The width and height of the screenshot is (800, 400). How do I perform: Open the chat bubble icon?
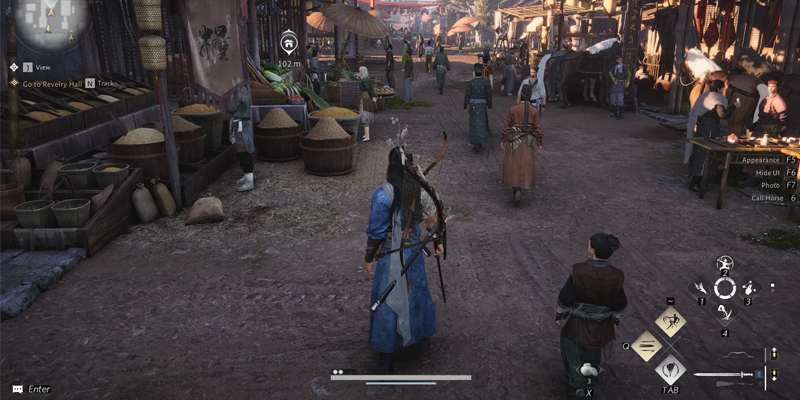click(x=16, y=388)
